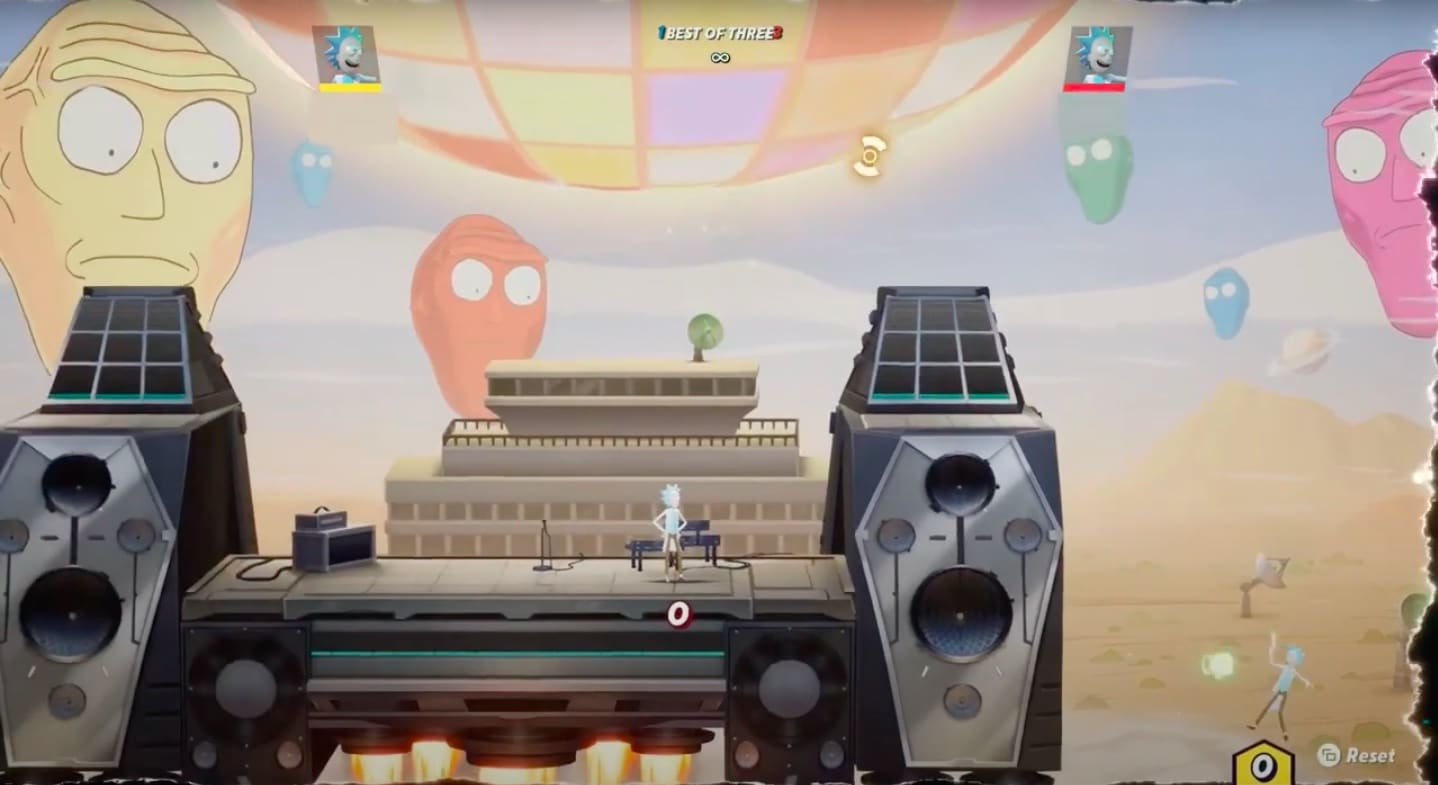Select the Rick portrait with yellow bar

pos(347,56)
